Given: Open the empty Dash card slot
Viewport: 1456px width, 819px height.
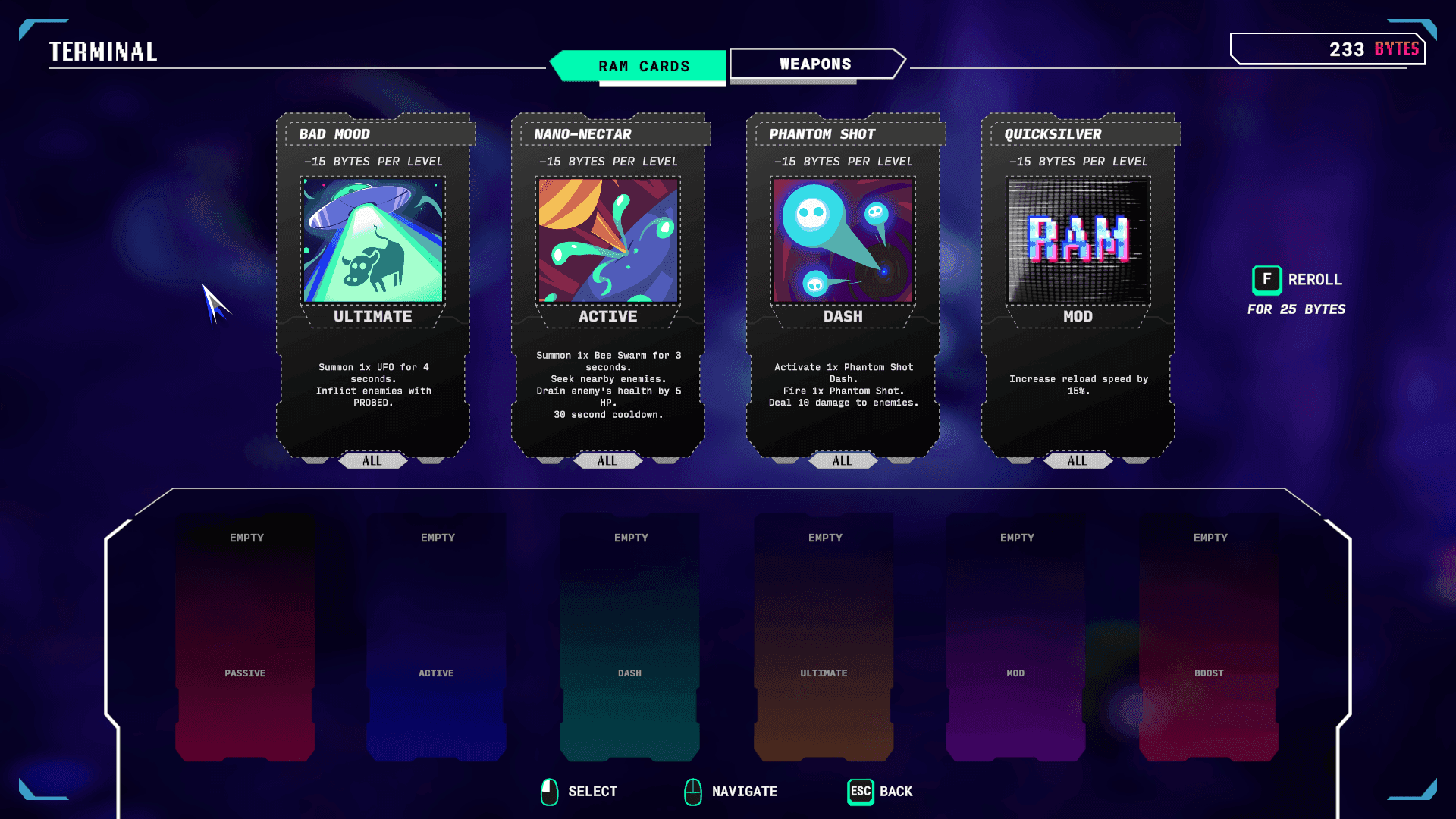Looking at the screenshot, I should point(629,637).
